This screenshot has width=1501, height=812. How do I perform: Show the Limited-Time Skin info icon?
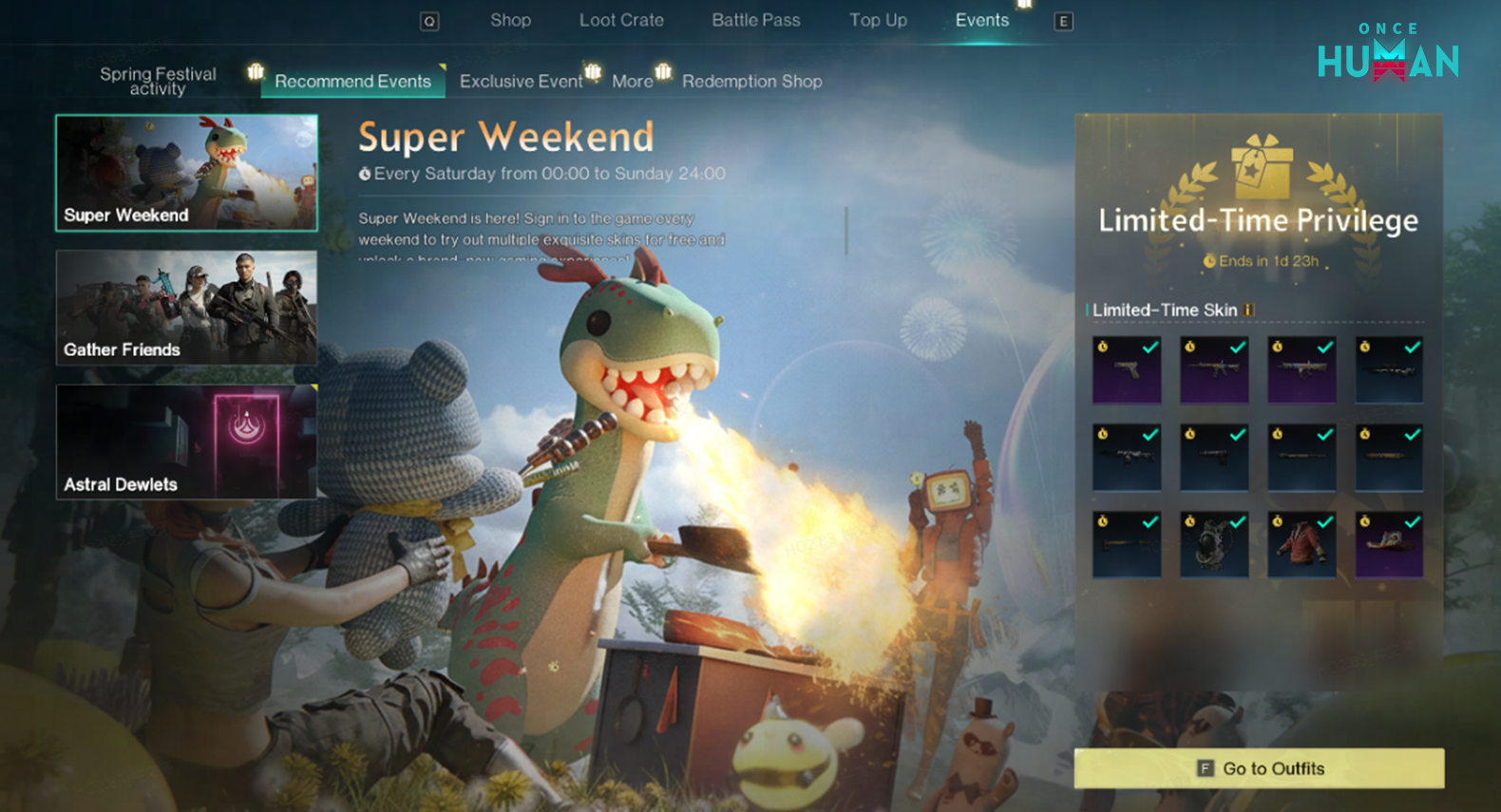pos(1250,310)
